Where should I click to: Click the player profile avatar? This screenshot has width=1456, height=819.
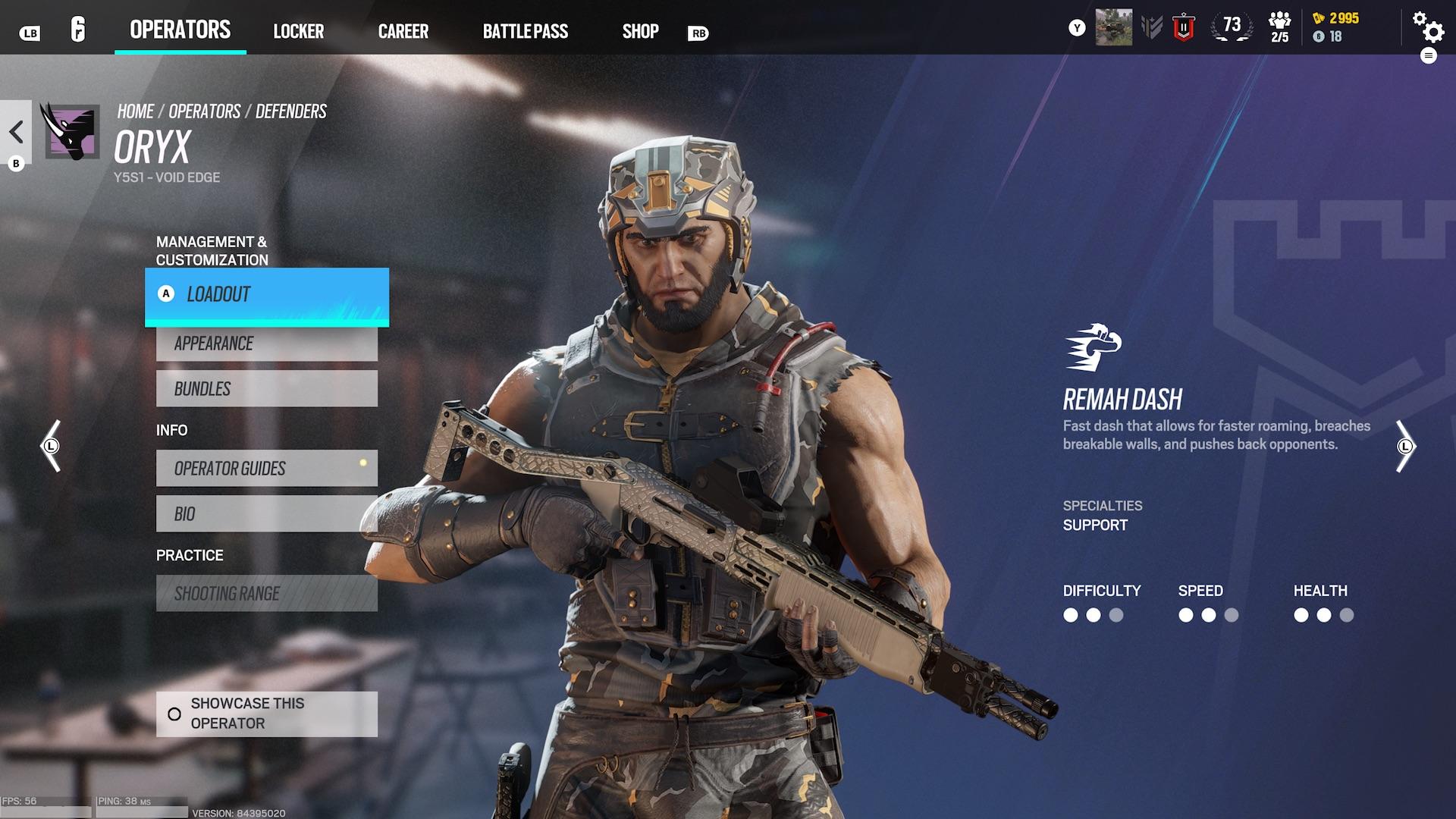[x=1113, y=27]
